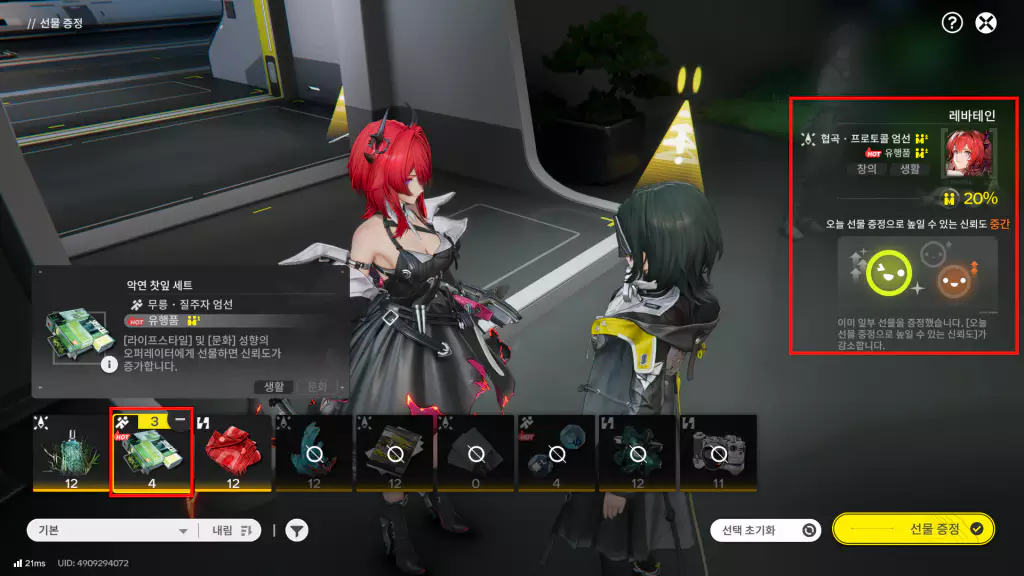
Task: Open the question mark help
Action: (x=952, y=24)
